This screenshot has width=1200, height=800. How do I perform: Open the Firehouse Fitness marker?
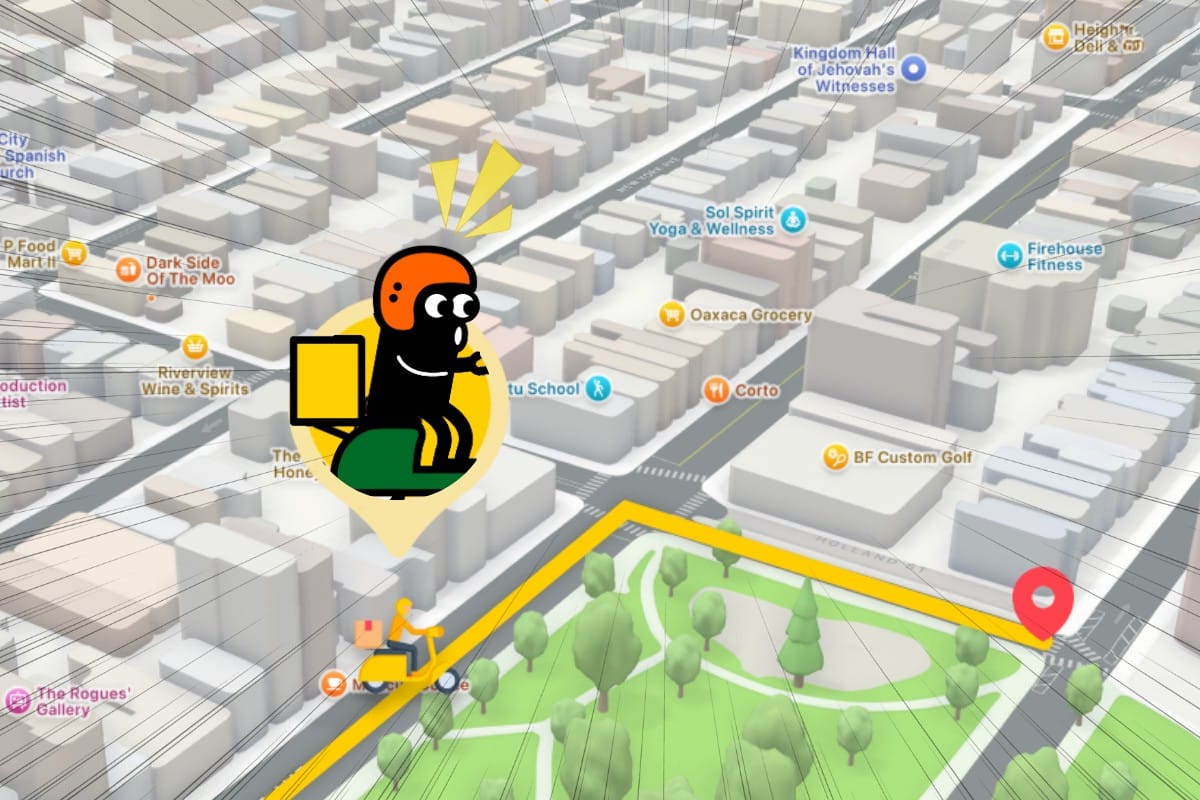pos(1009,256)
